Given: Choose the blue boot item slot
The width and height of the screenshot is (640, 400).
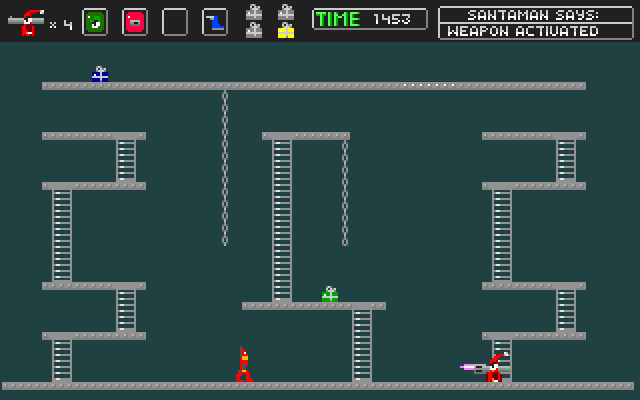Looking at the screenshot, I should click(215, 21).
